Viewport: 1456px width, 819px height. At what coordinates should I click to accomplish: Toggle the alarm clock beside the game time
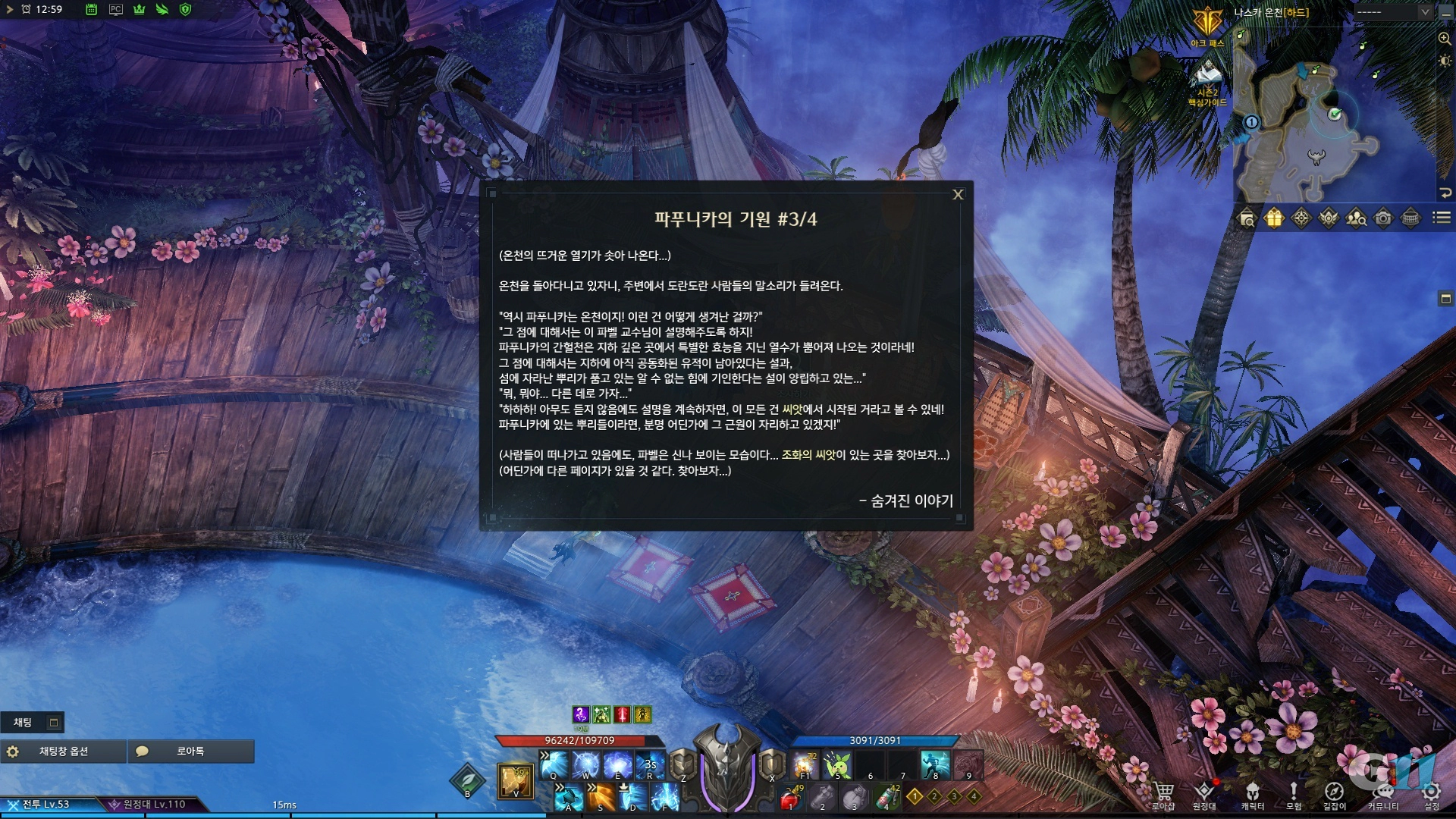27,11
